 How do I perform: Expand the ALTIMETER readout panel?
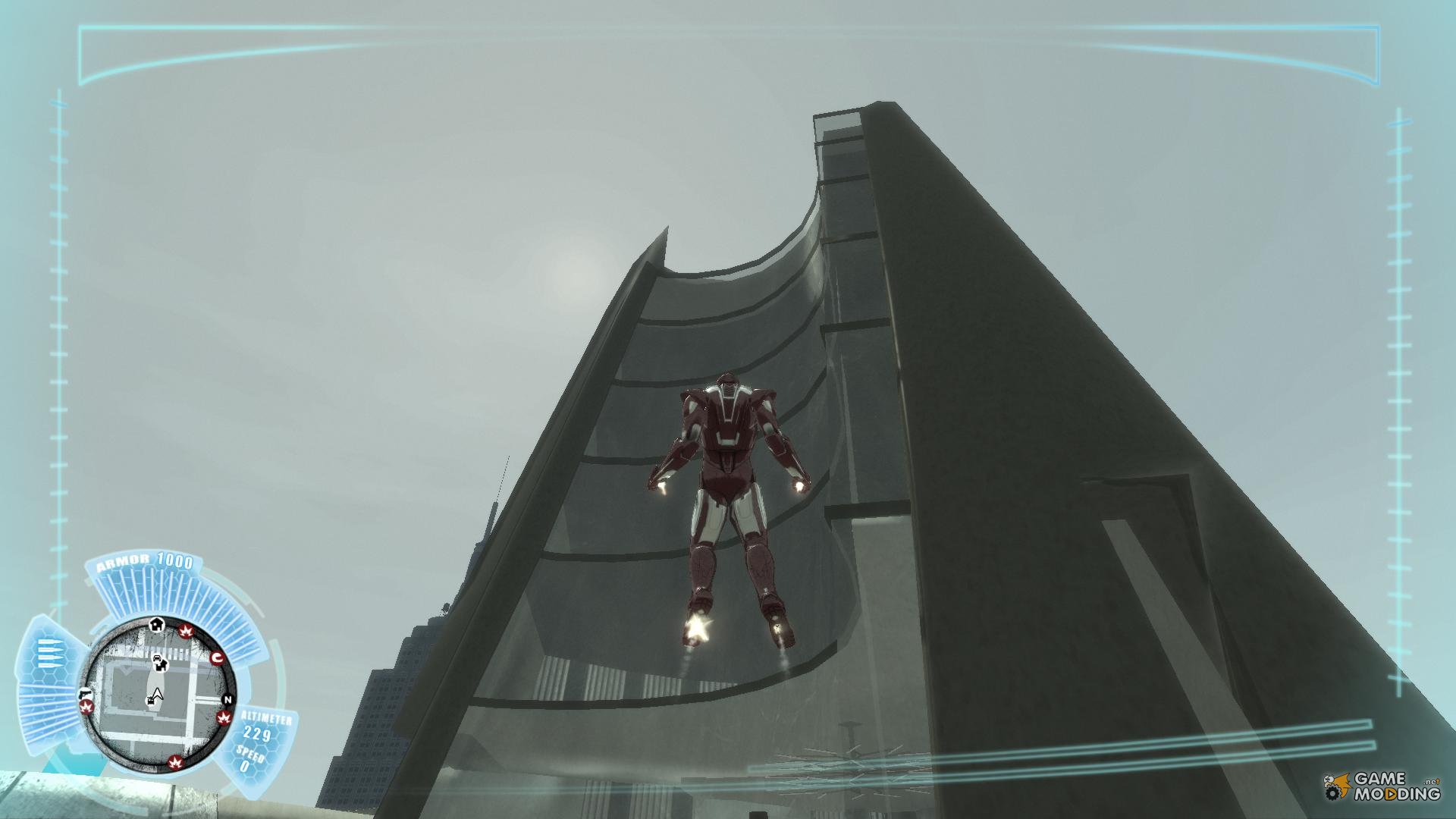pos(267,716)
